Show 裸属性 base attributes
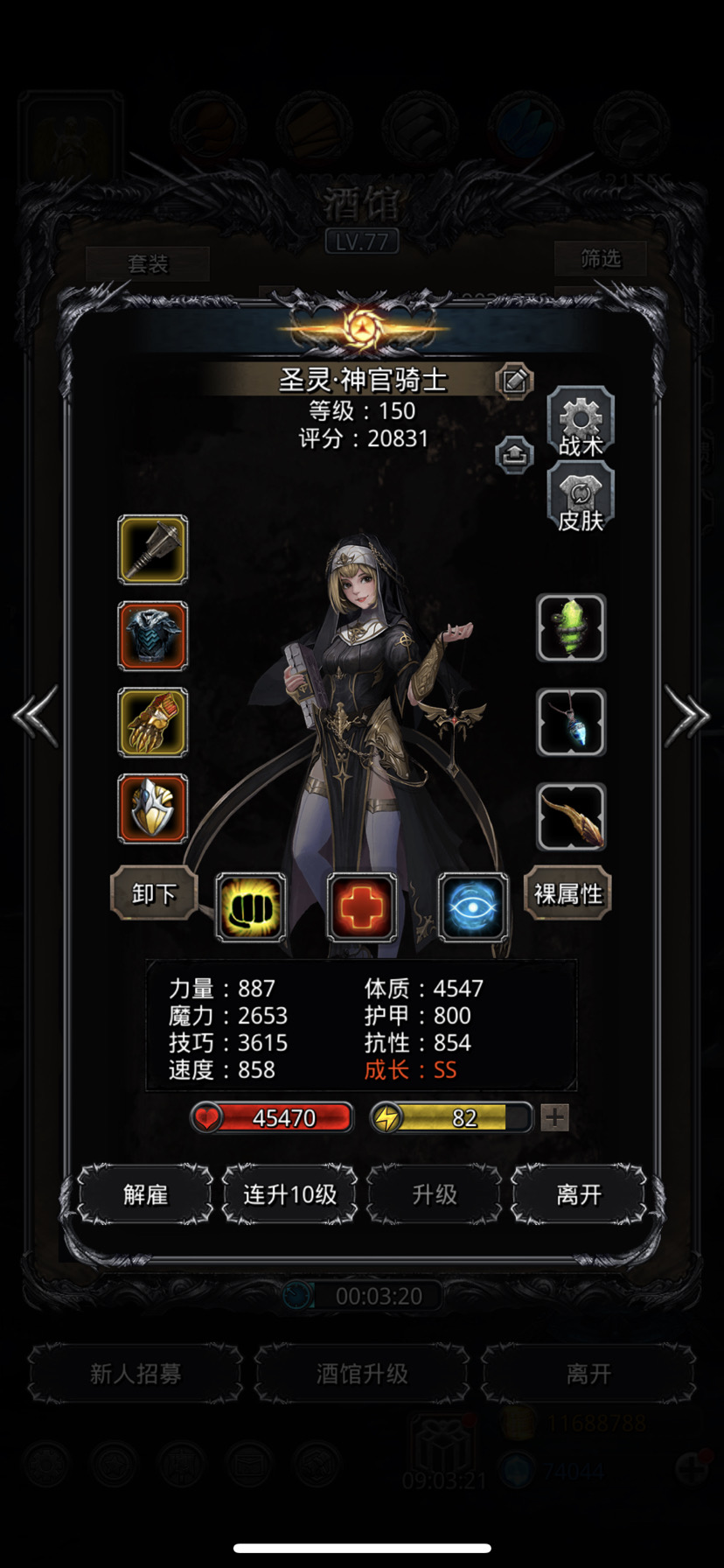 click(567, 893)
